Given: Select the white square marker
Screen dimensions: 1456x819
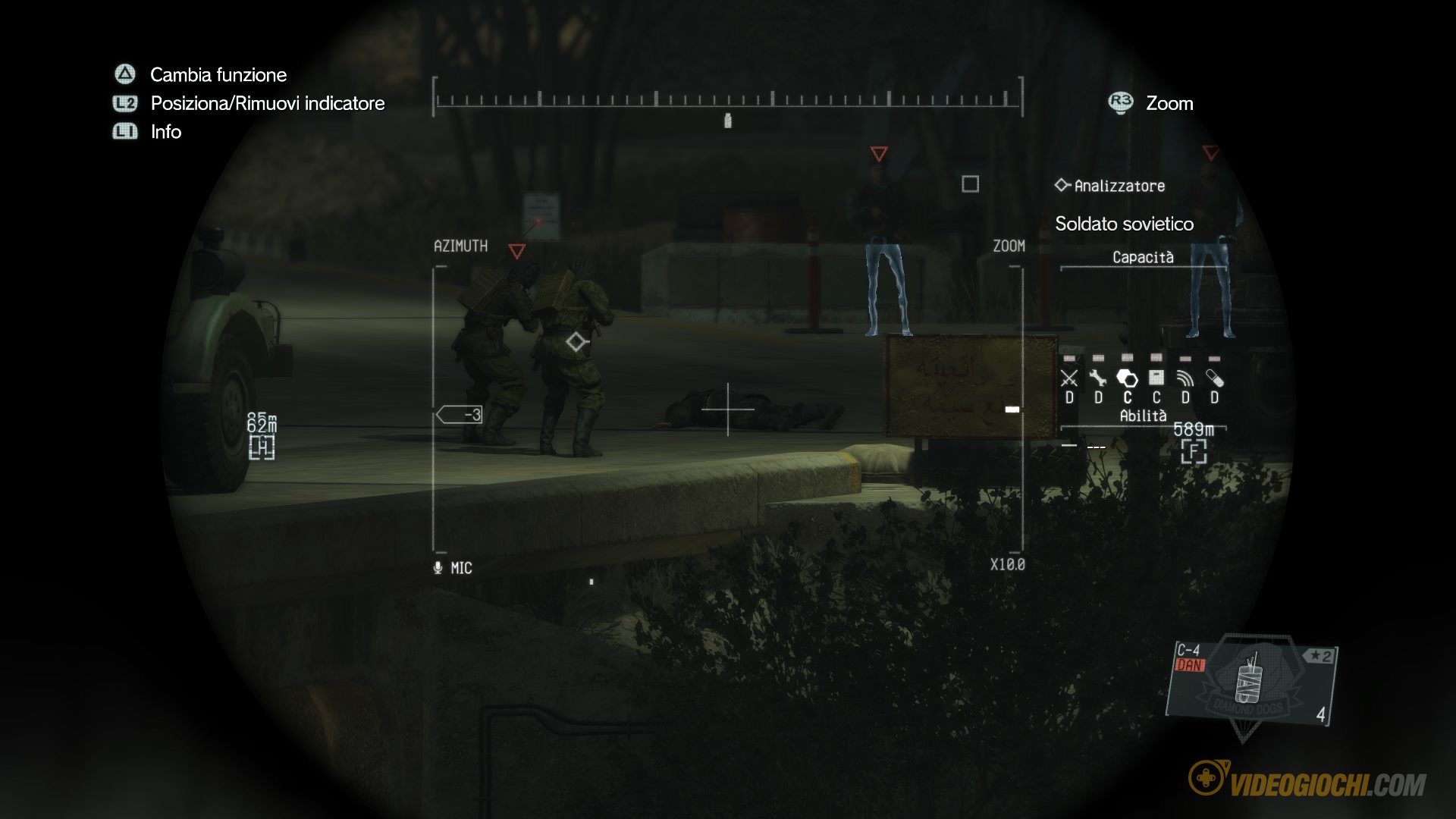Looking at the screenshot, I should point(970,184).
